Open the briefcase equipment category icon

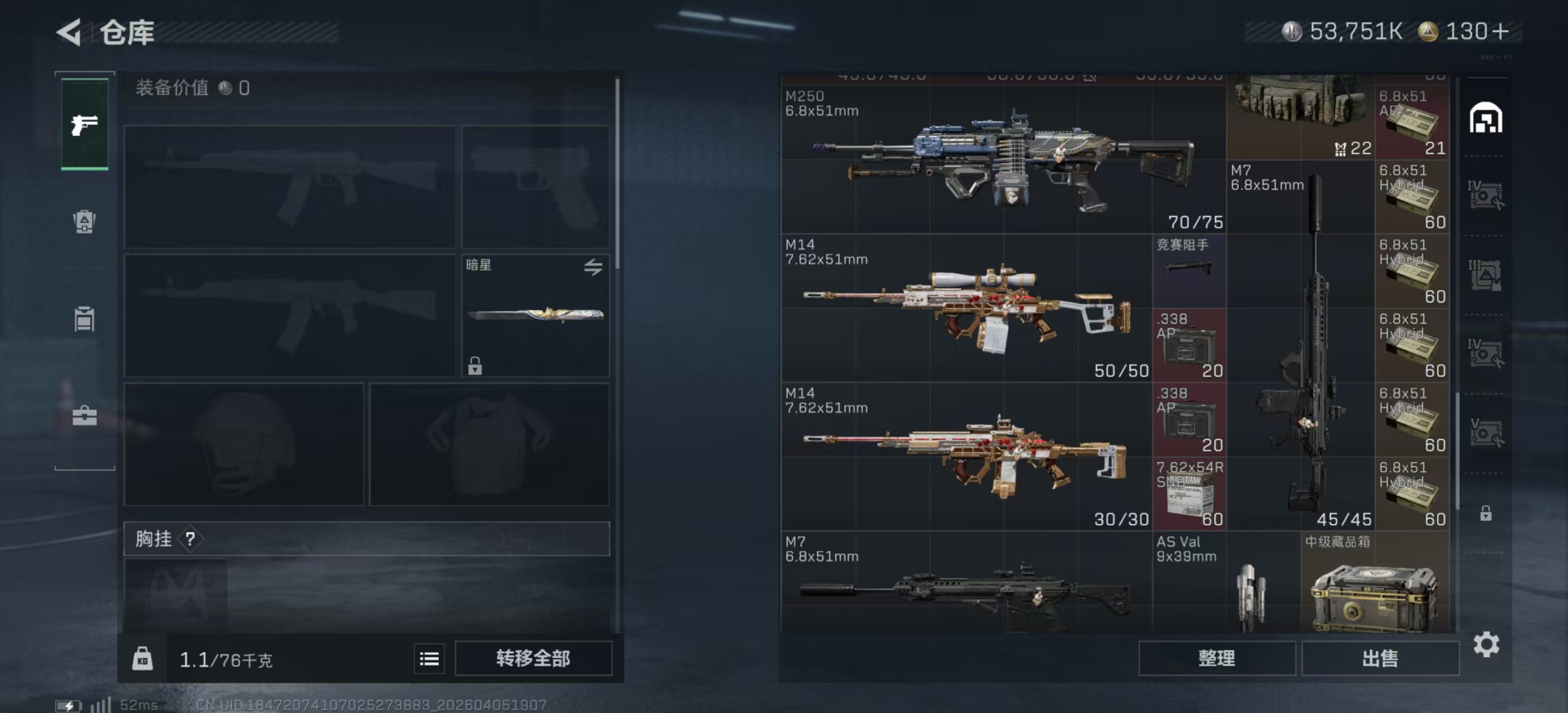pyautogui.click(x=85, y=417)
